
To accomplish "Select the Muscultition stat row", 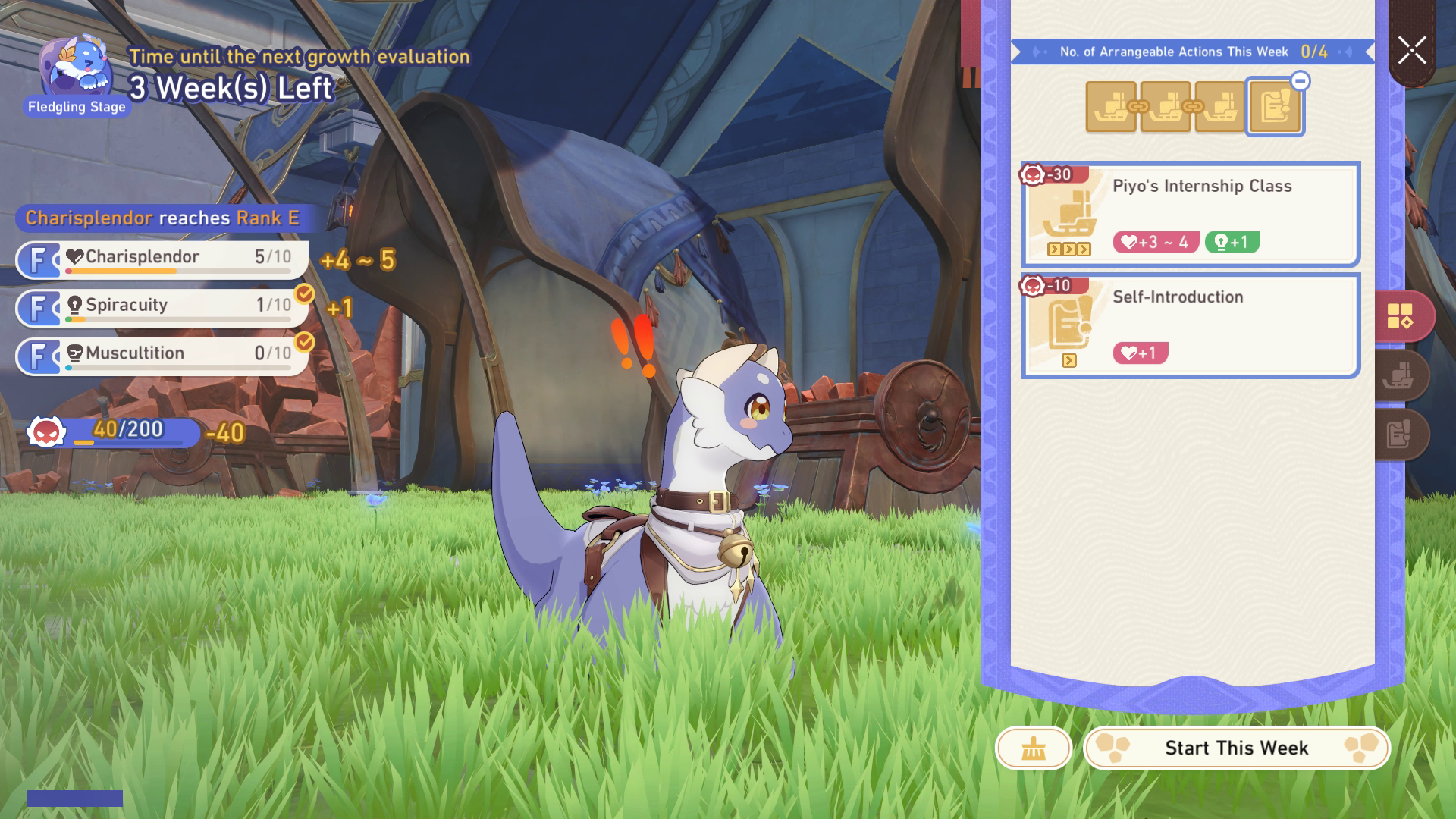I will point(162,356).
